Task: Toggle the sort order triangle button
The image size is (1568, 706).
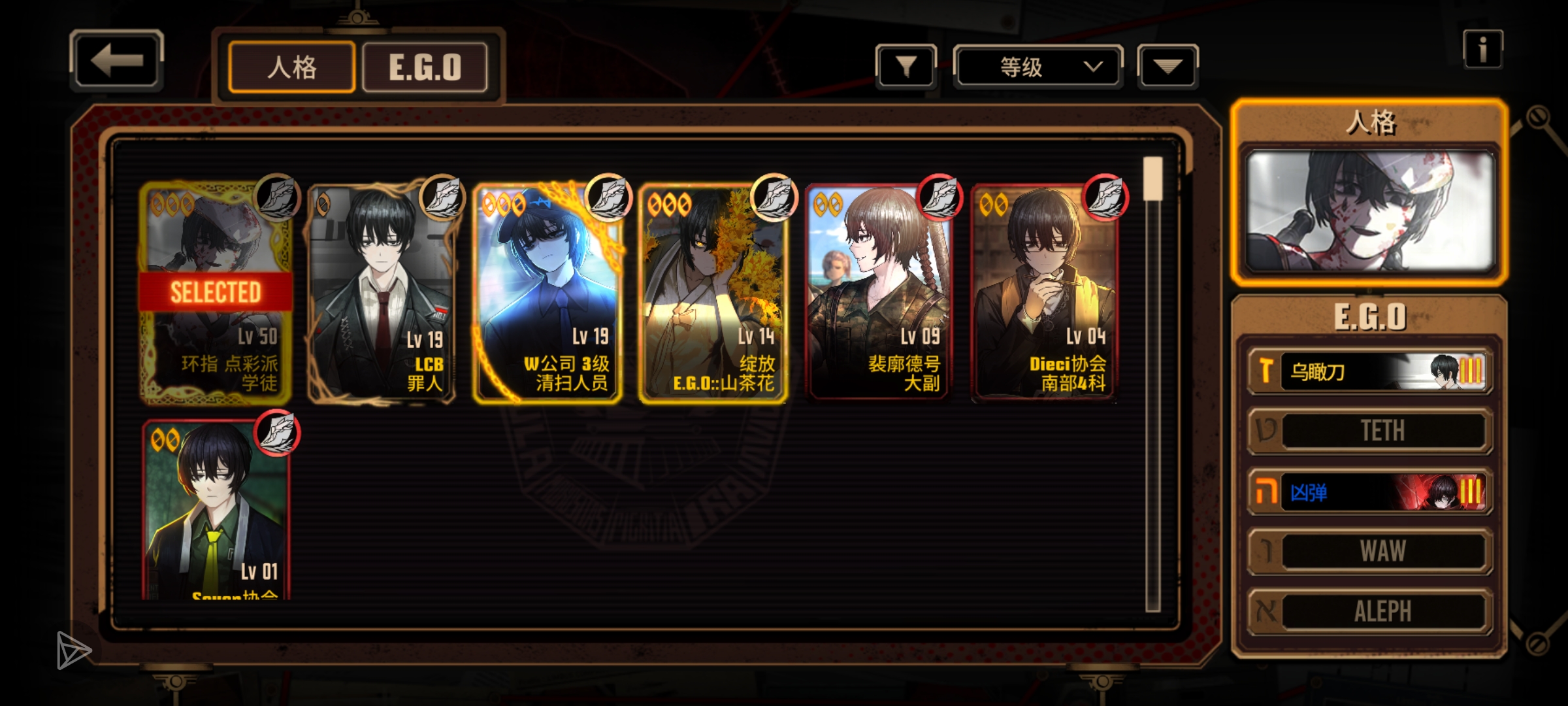Action: point(1168,67)
